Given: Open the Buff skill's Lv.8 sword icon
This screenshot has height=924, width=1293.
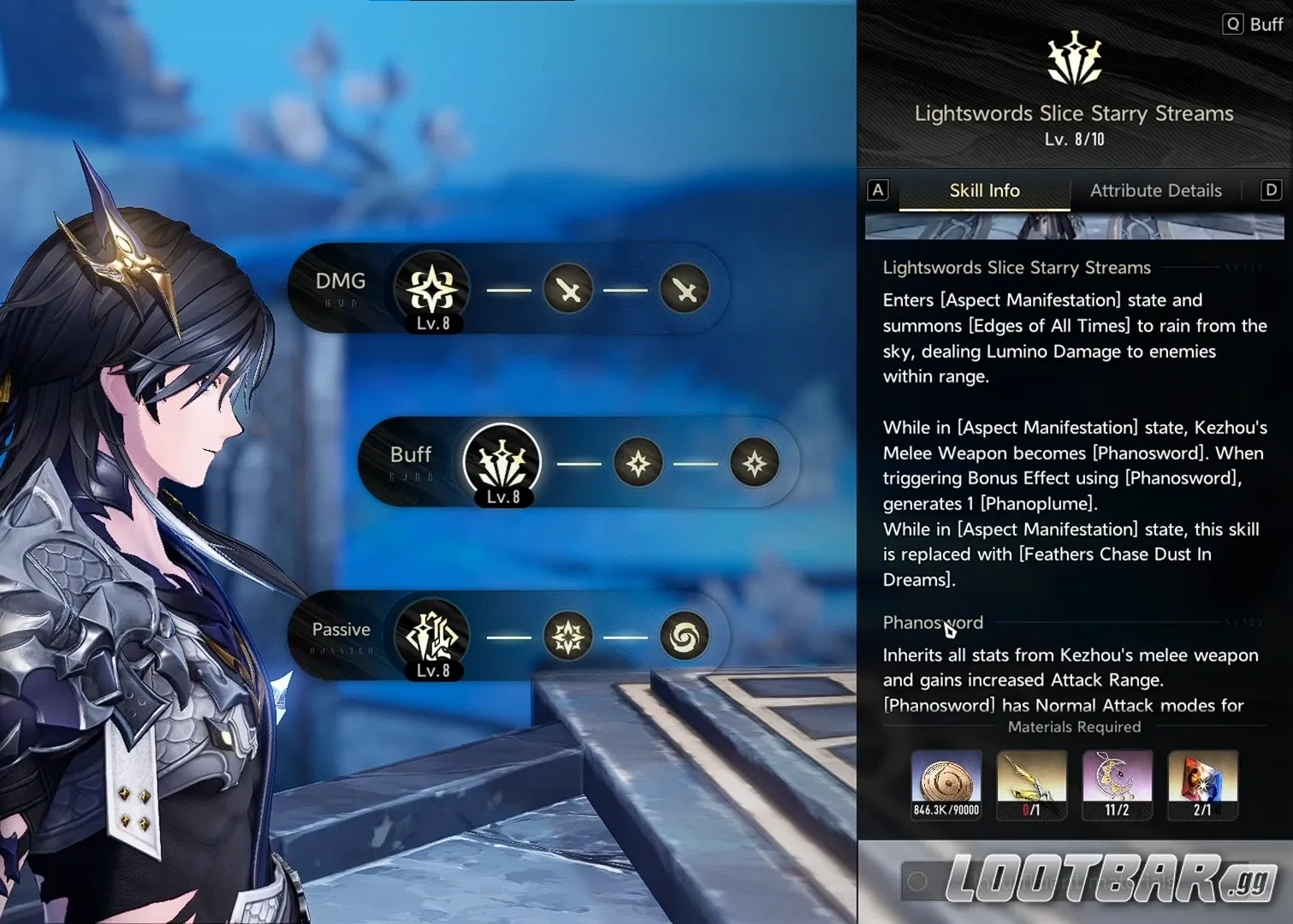Looking at the screenshot, I should tap(501, 463).
